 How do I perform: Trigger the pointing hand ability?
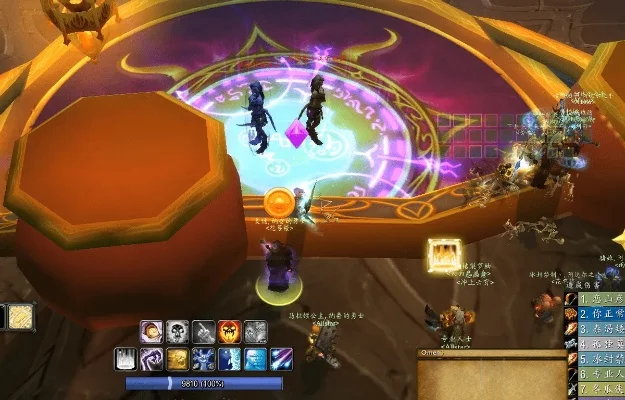coord(204,332)
